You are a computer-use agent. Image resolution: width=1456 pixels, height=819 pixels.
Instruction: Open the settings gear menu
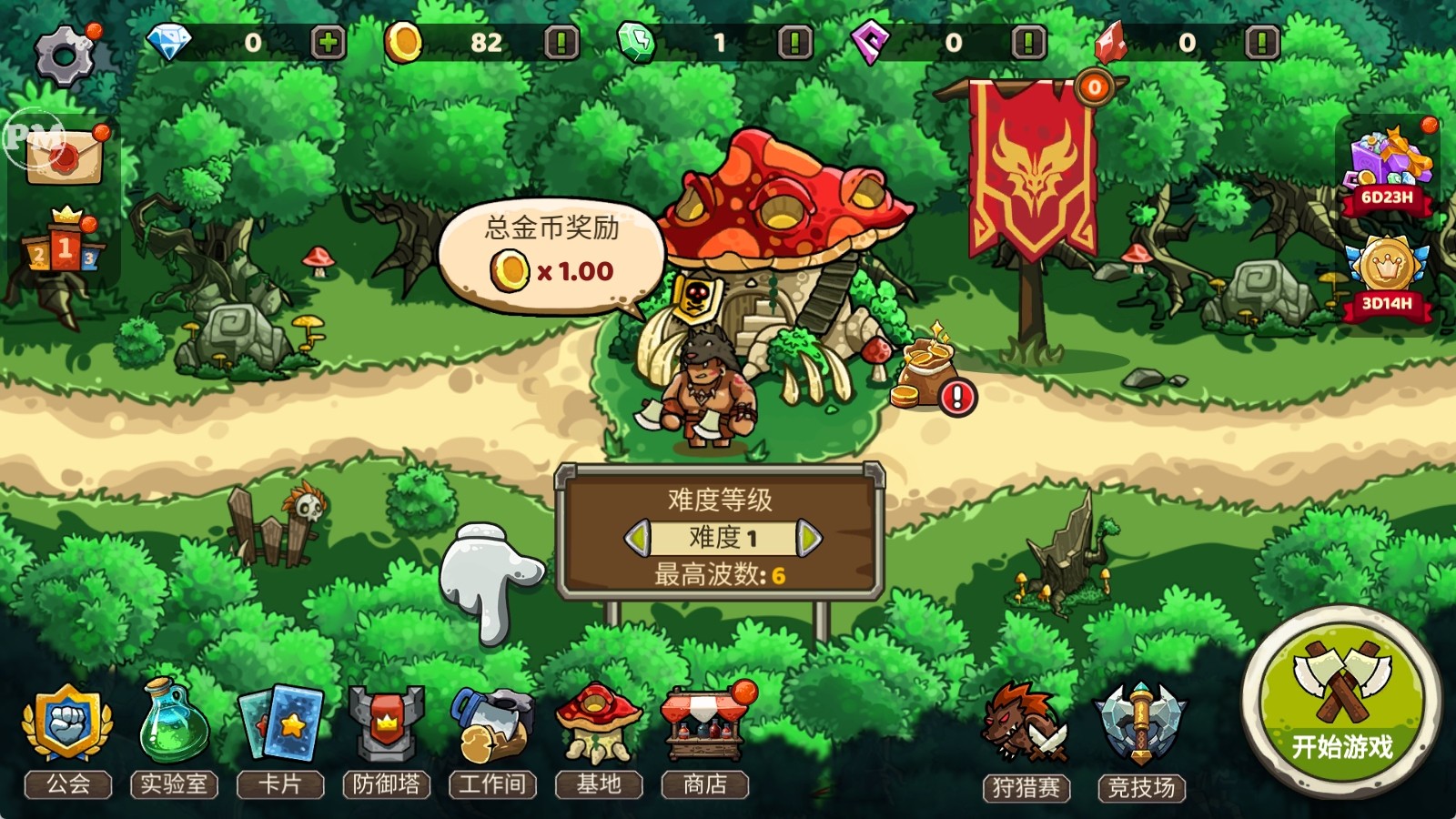tap(64, 56)
